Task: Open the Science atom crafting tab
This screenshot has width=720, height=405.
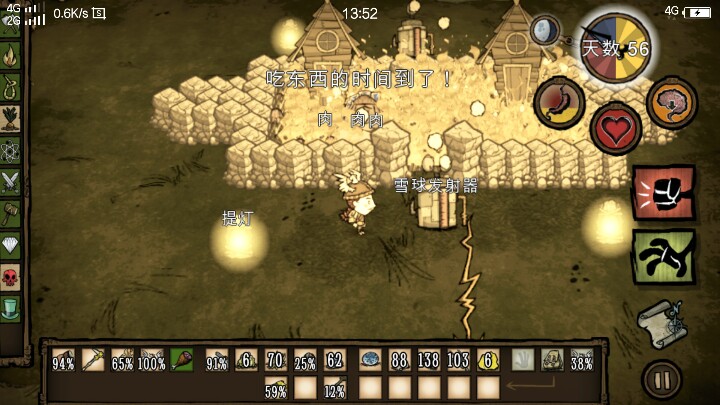Action: pyautogui.click(x=11, y=152)
